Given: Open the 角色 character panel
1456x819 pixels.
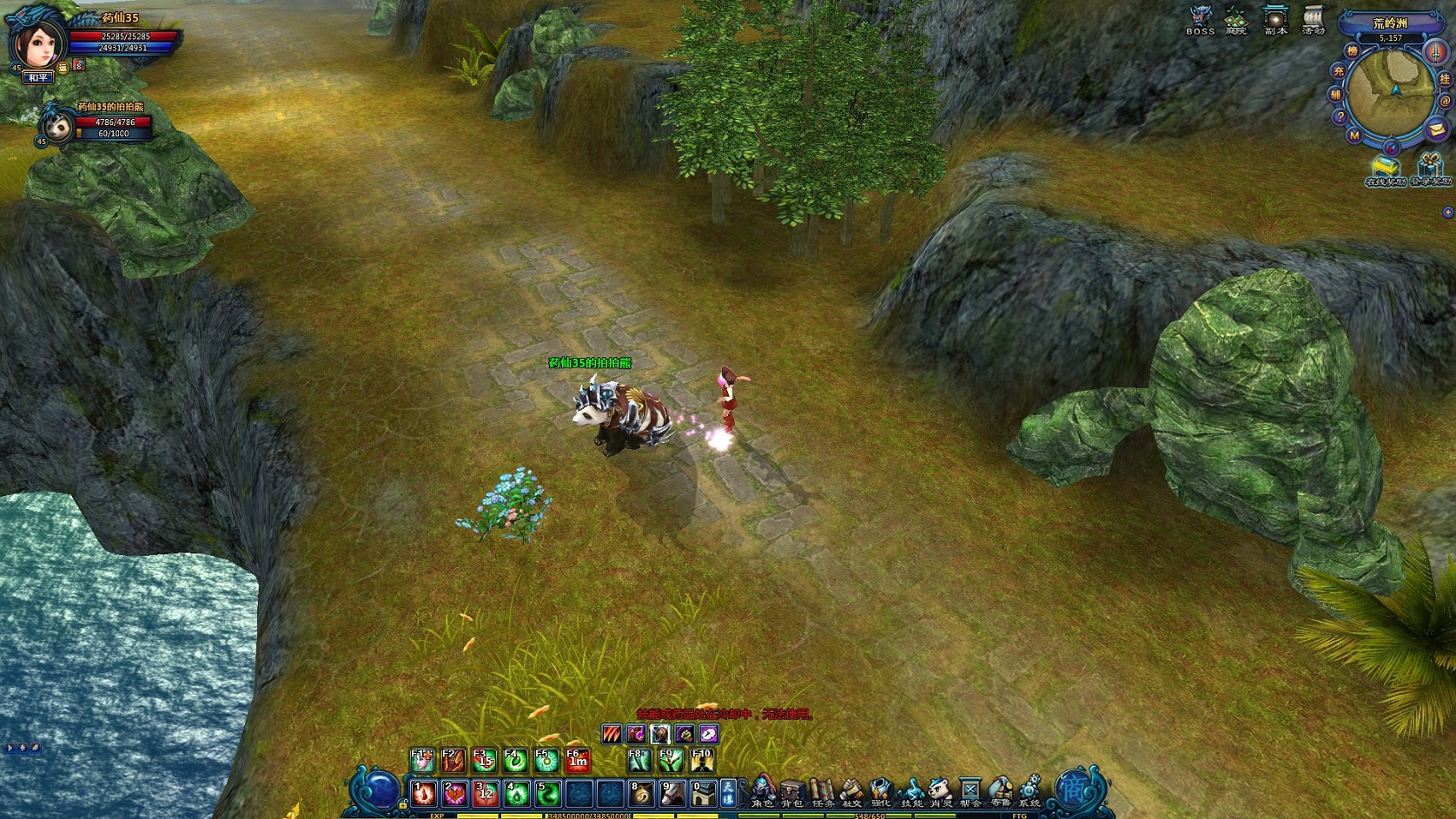Looking at the screenshot, I should (x=762, y=792).
